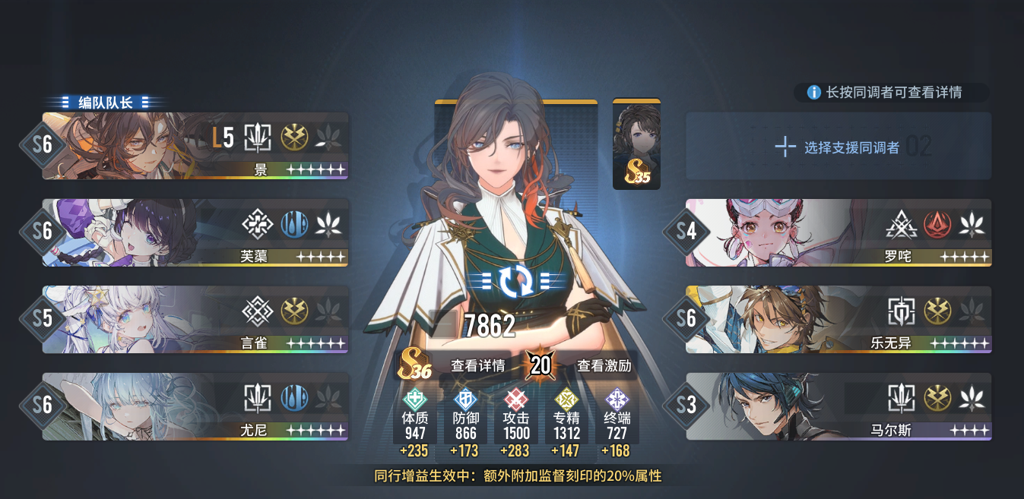This screenshot has height=499, width=1024.
Task: Select the small S35 supervisor portrait
Action: 636,144
